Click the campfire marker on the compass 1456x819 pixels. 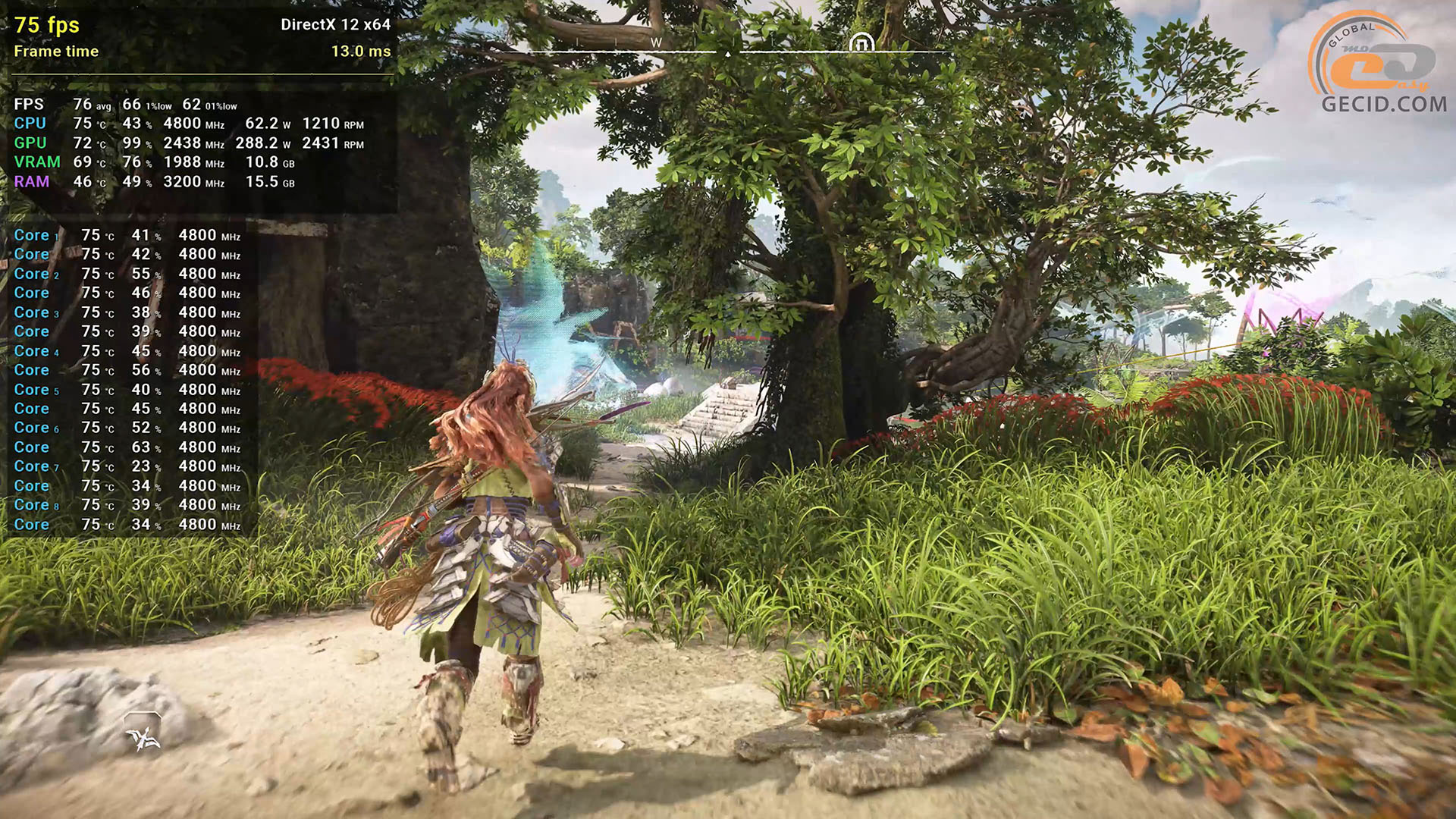(x=861, y=42)
